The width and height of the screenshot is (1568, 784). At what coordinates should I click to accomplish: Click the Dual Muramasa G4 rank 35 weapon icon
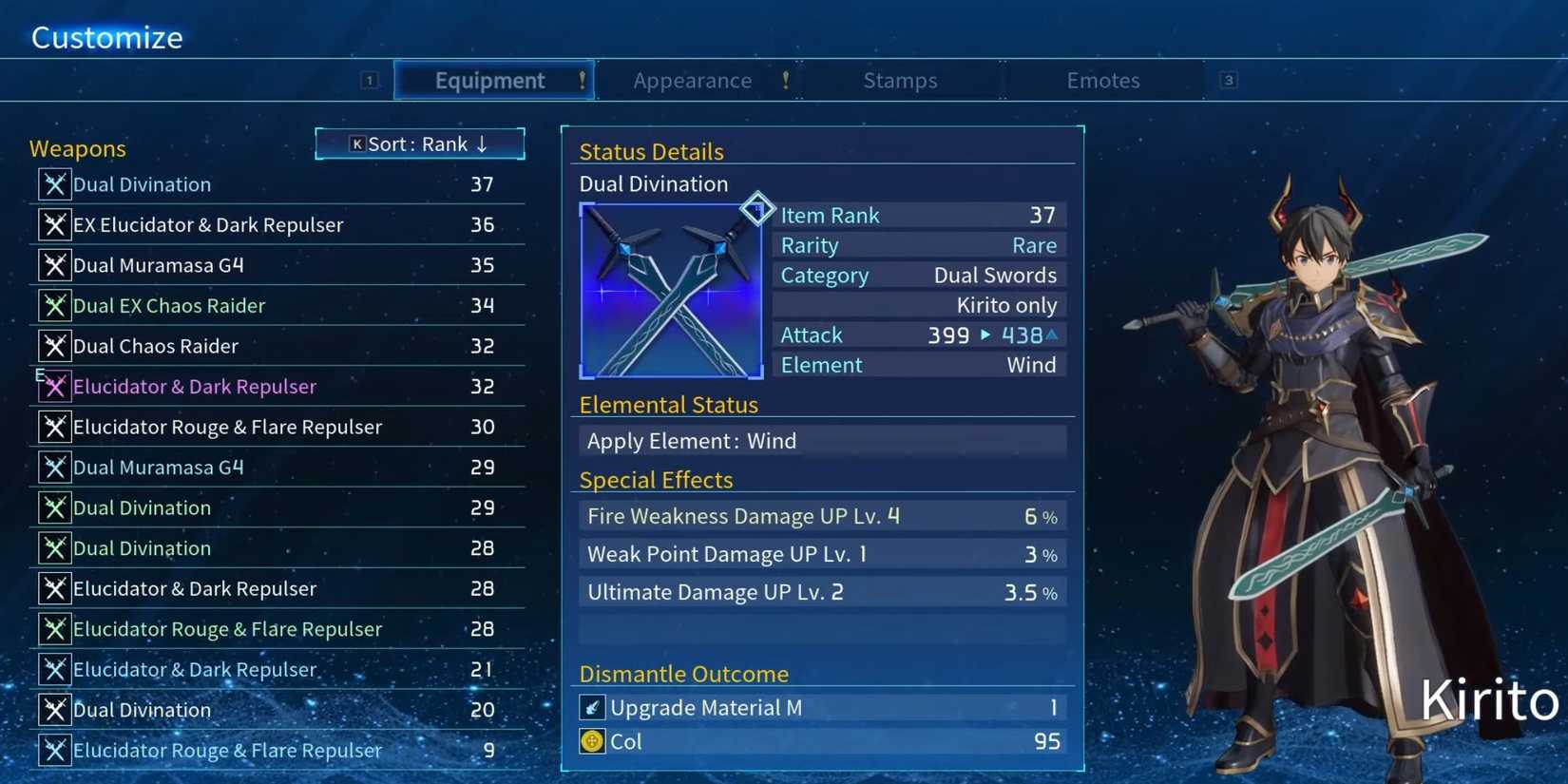point(54,265)
